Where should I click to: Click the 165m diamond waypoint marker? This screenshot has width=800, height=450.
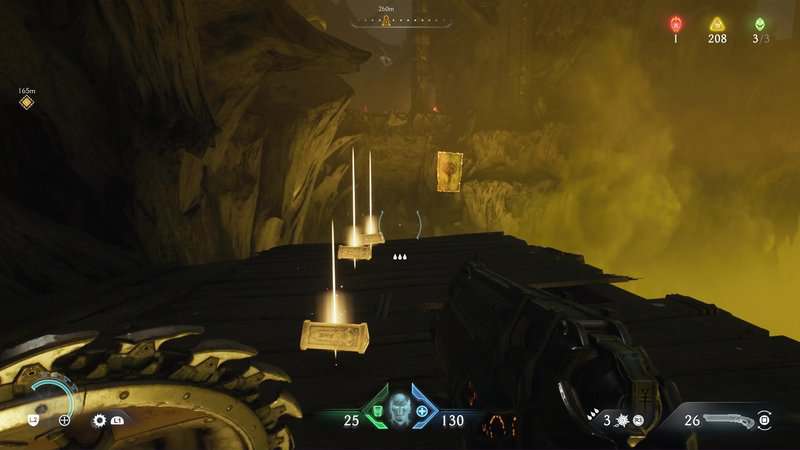coord(27,102)
